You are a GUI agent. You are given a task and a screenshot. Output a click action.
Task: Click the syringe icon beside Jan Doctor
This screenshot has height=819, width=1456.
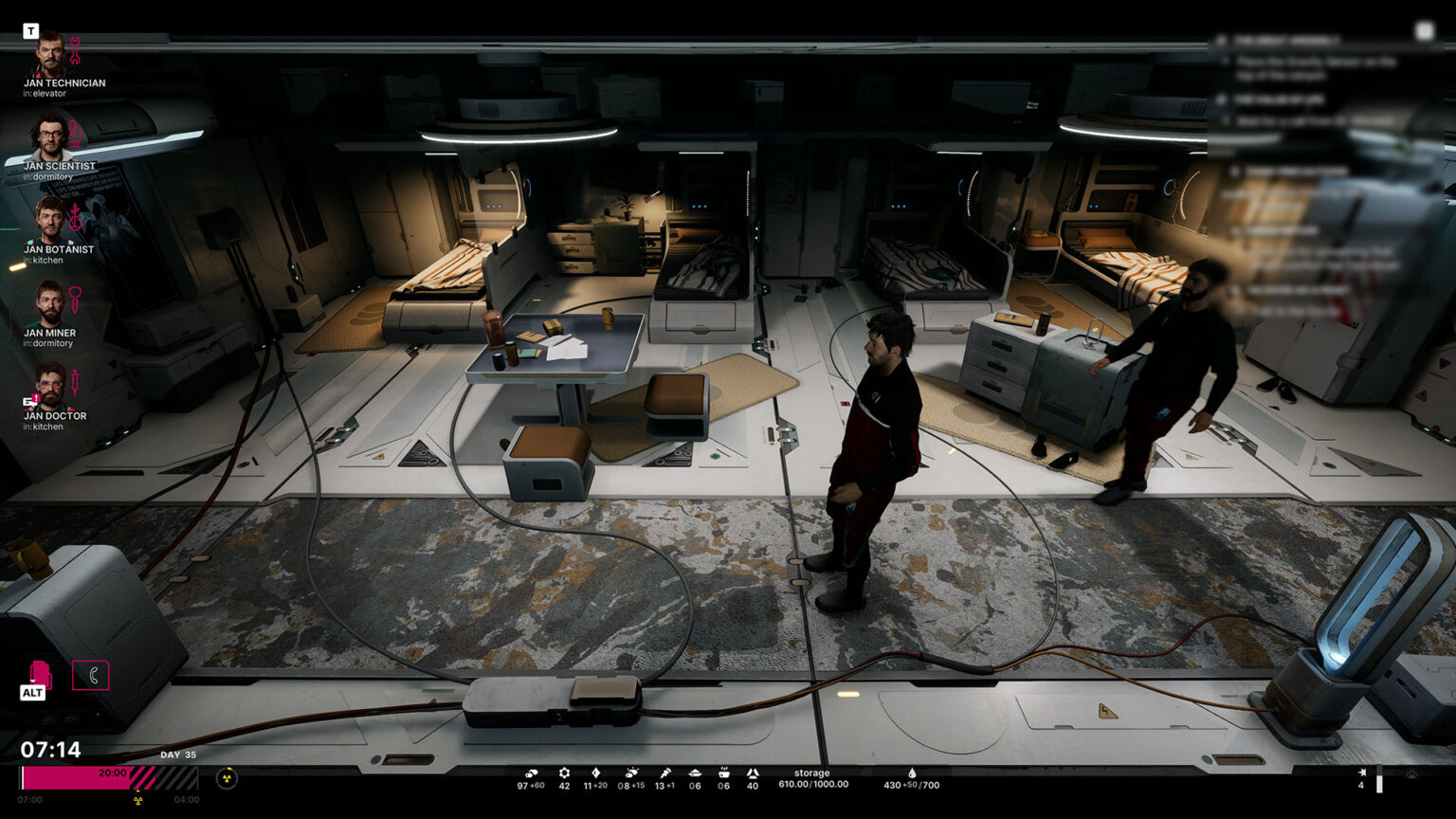click(76, 380)
